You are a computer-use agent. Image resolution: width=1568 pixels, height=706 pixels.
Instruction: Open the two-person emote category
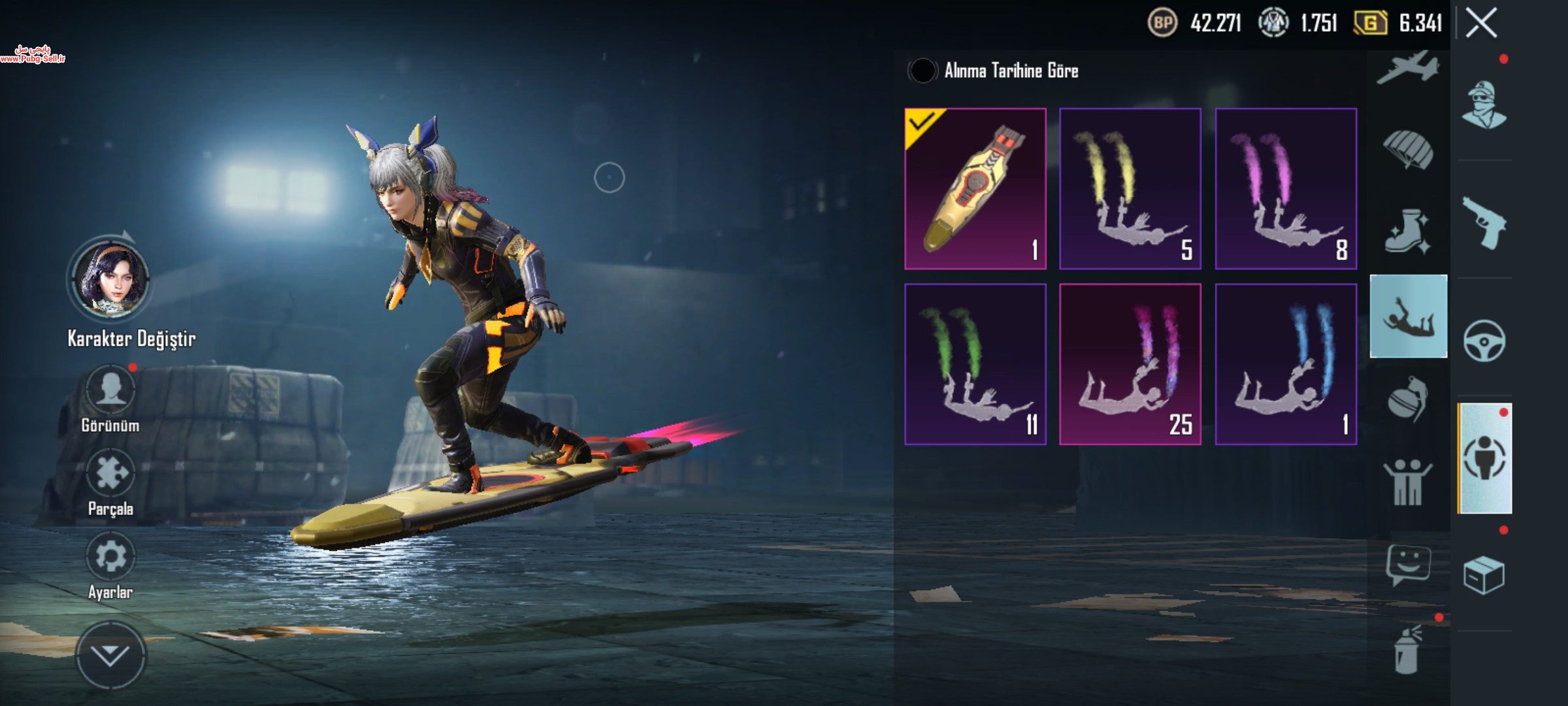click(1408, 482)
